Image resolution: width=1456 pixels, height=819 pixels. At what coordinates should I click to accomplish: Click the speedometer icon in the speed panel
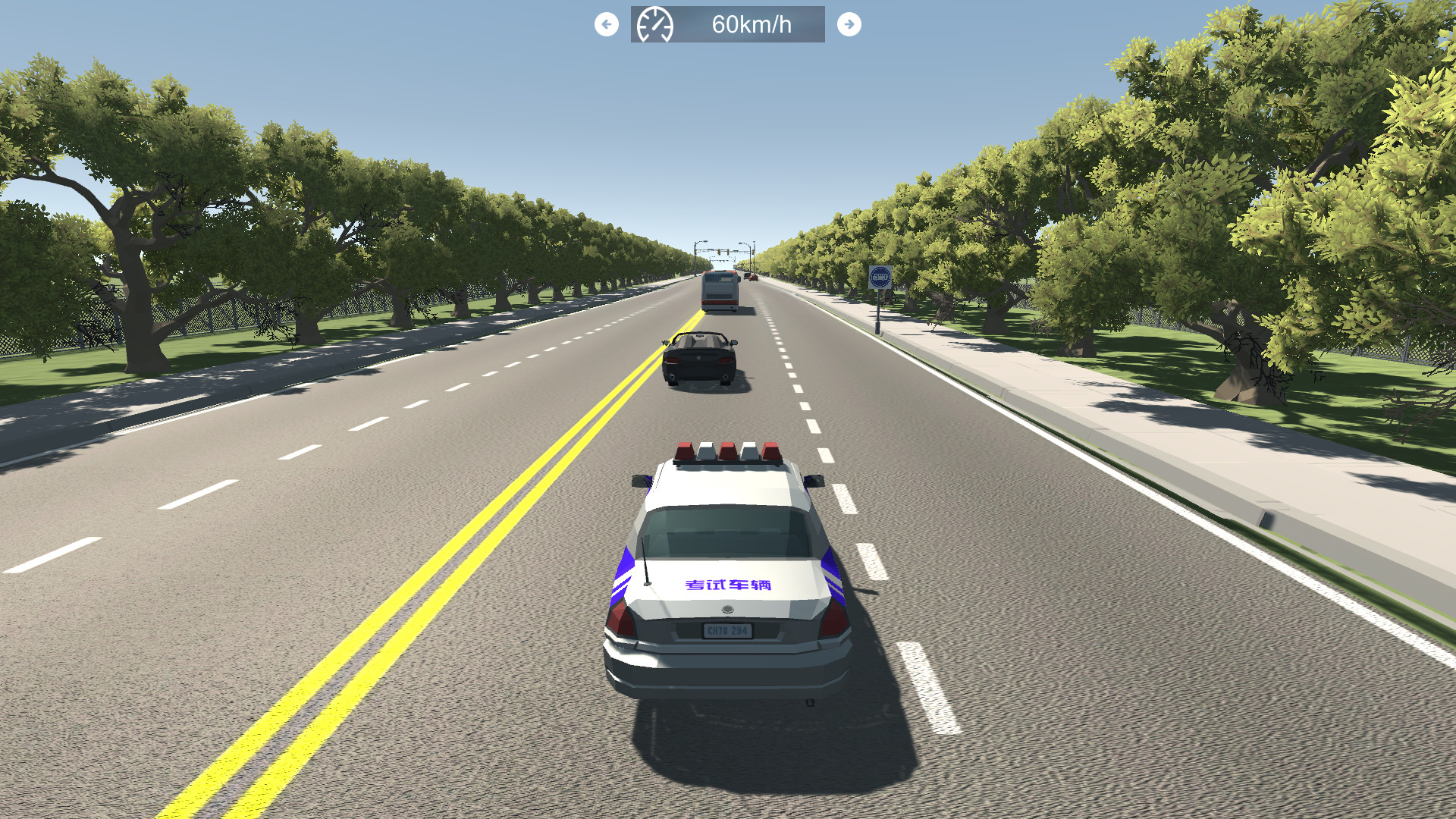655,24
